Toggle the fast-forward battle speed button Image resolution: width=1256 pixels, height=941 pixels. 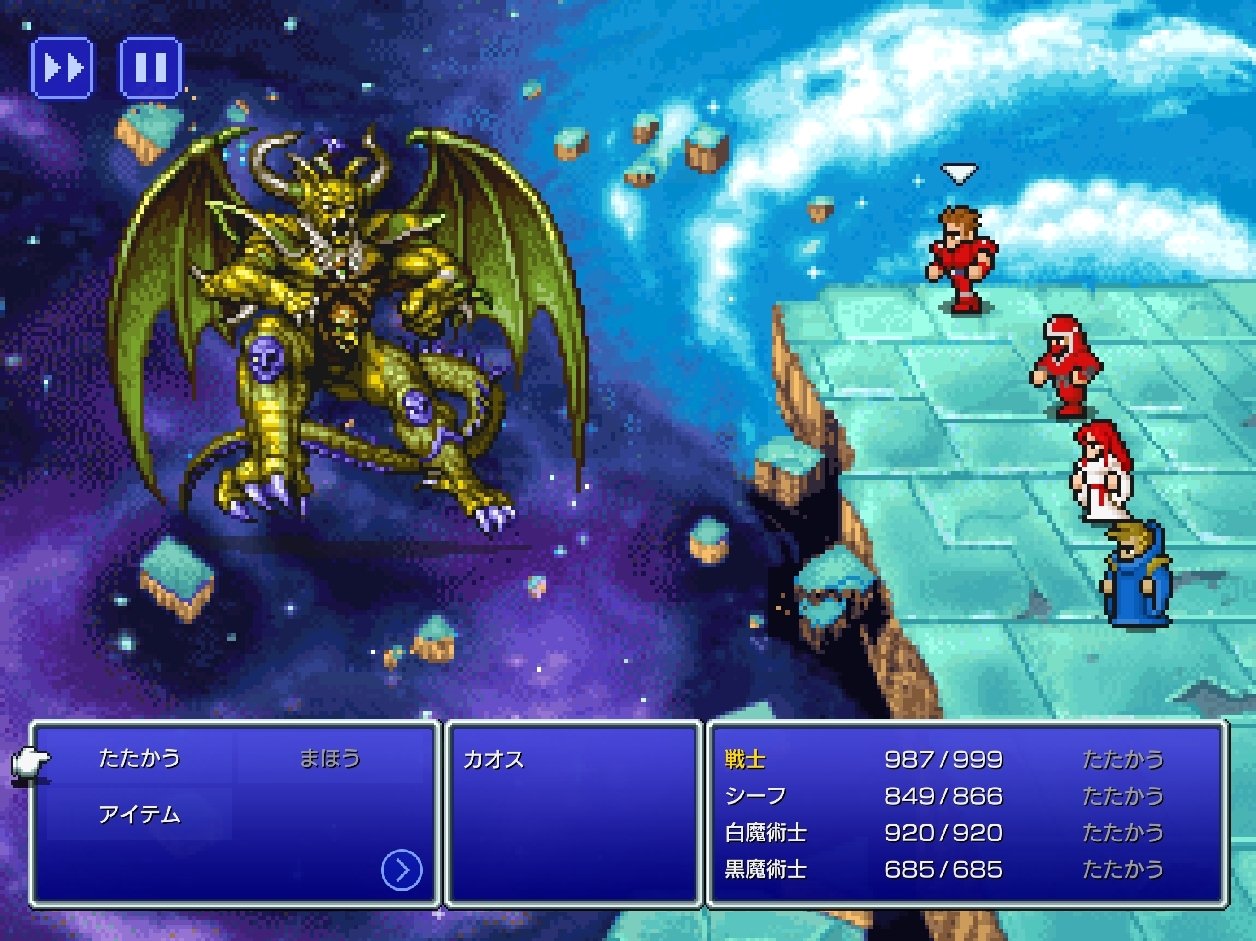62,68
